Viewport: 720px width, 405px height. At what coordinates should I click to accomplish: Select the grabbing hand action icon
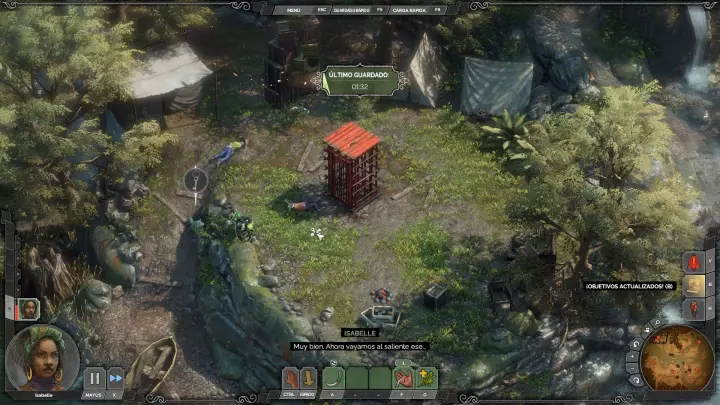click(x=291, y=378)
